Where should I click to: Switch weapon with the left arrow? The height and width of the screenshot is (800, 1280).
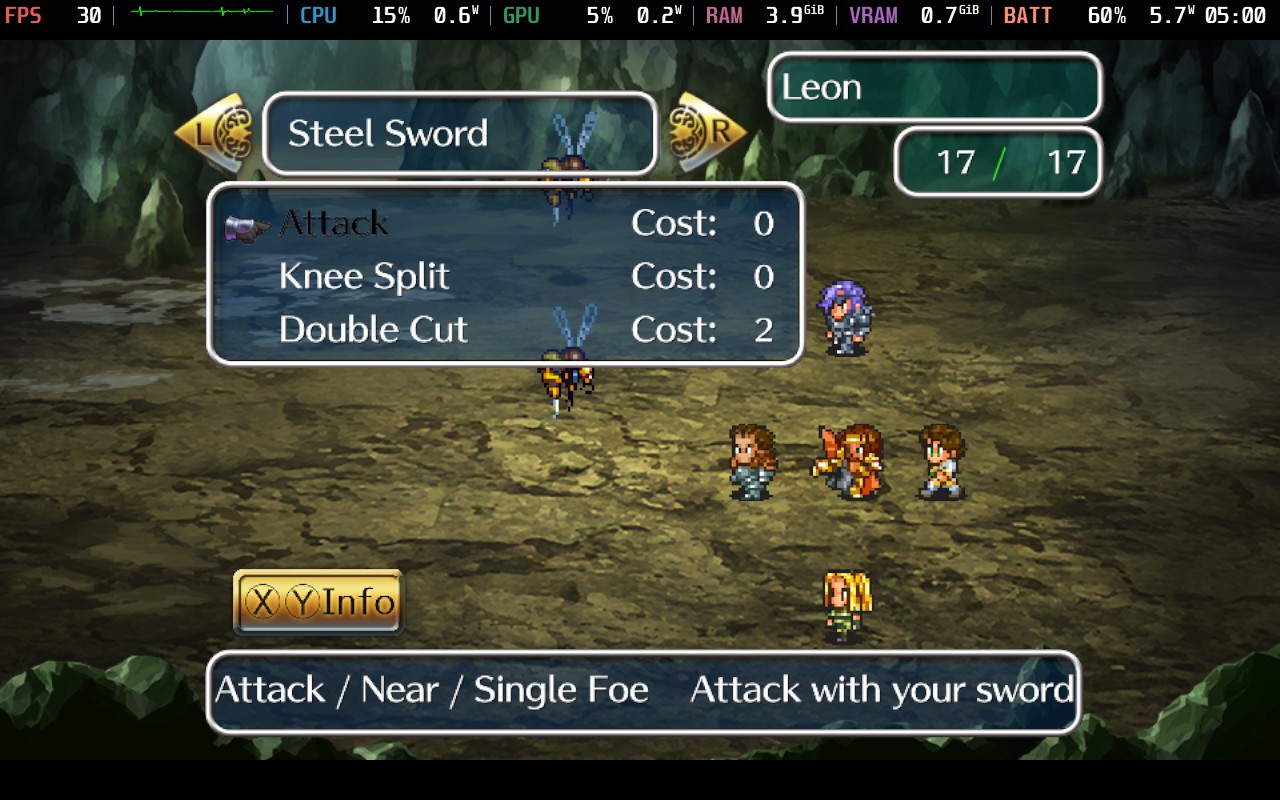click(x=213, y=133)
